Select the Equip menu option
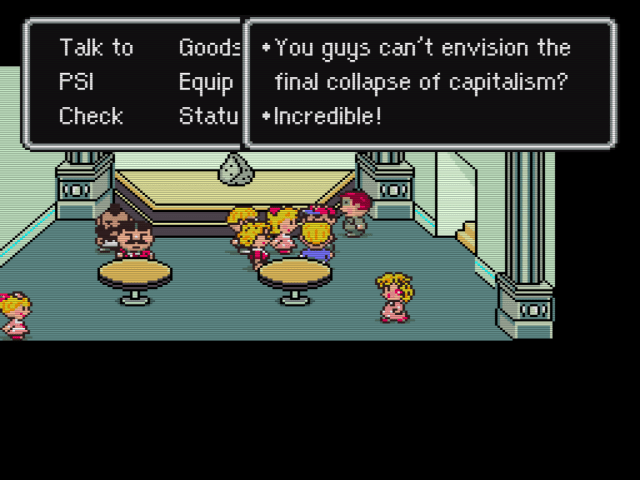Viewport: 640px width, 480px height. tap(206, 82)
